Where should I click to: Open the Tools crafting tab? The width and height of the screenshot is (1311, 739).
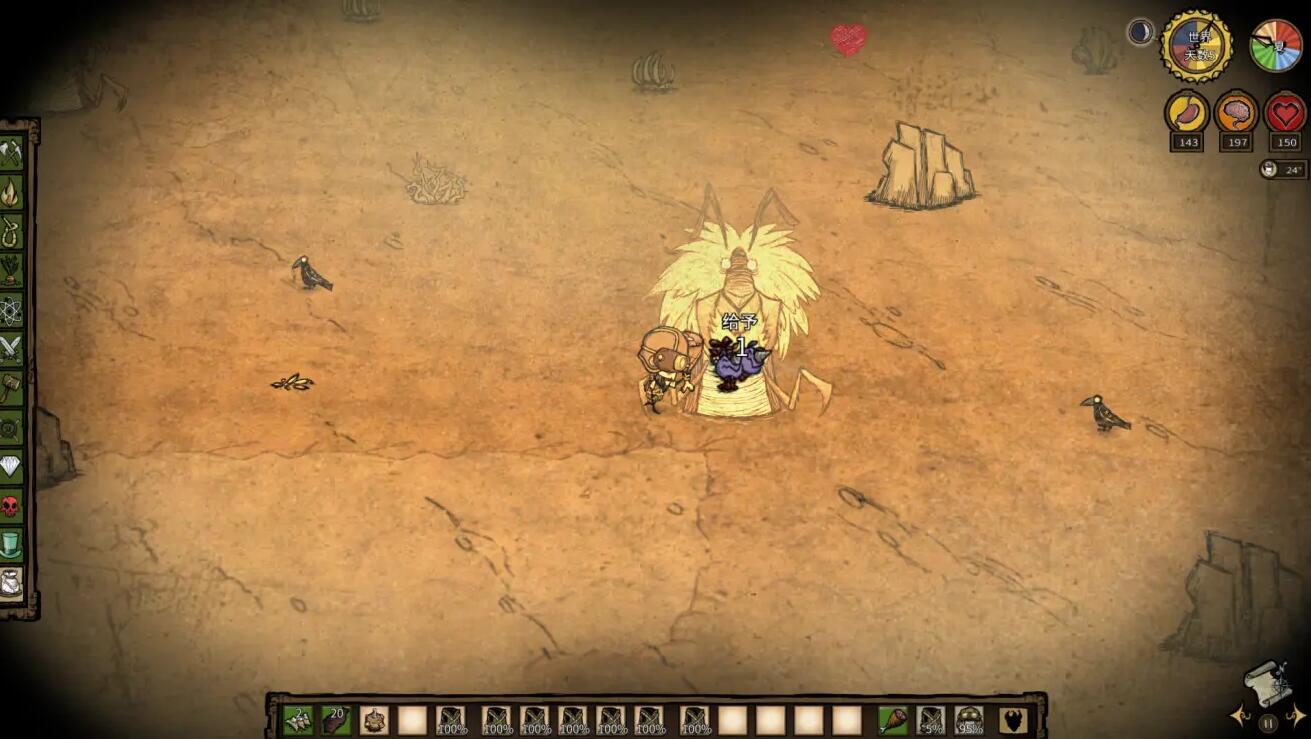(x=11, y=153)
